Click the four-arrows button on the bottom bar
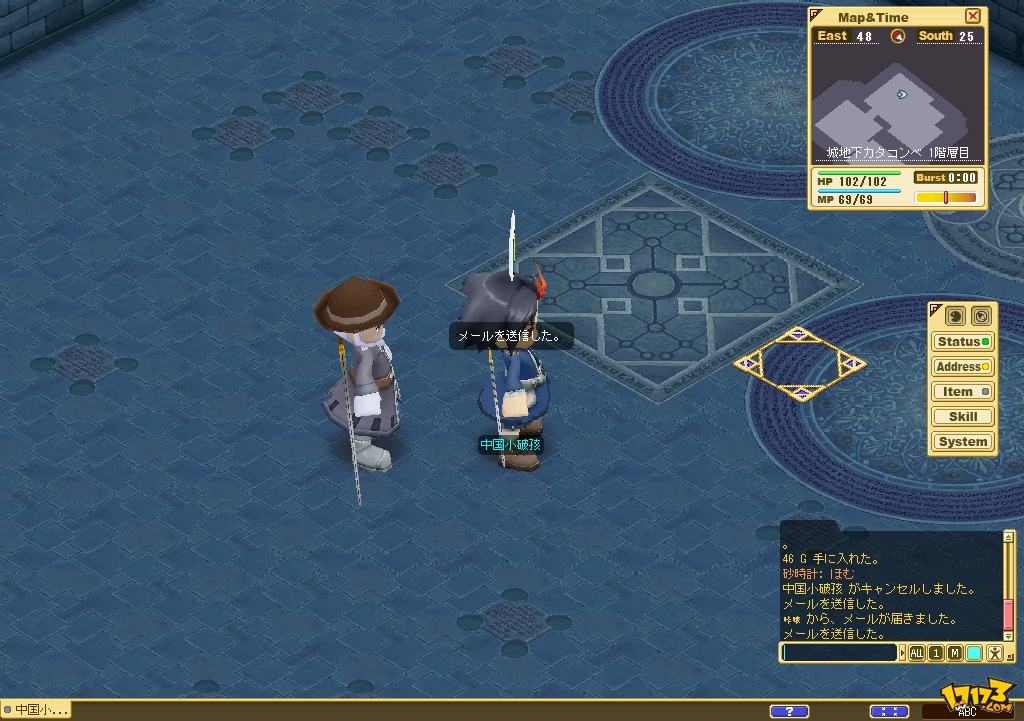 point(889,711)
